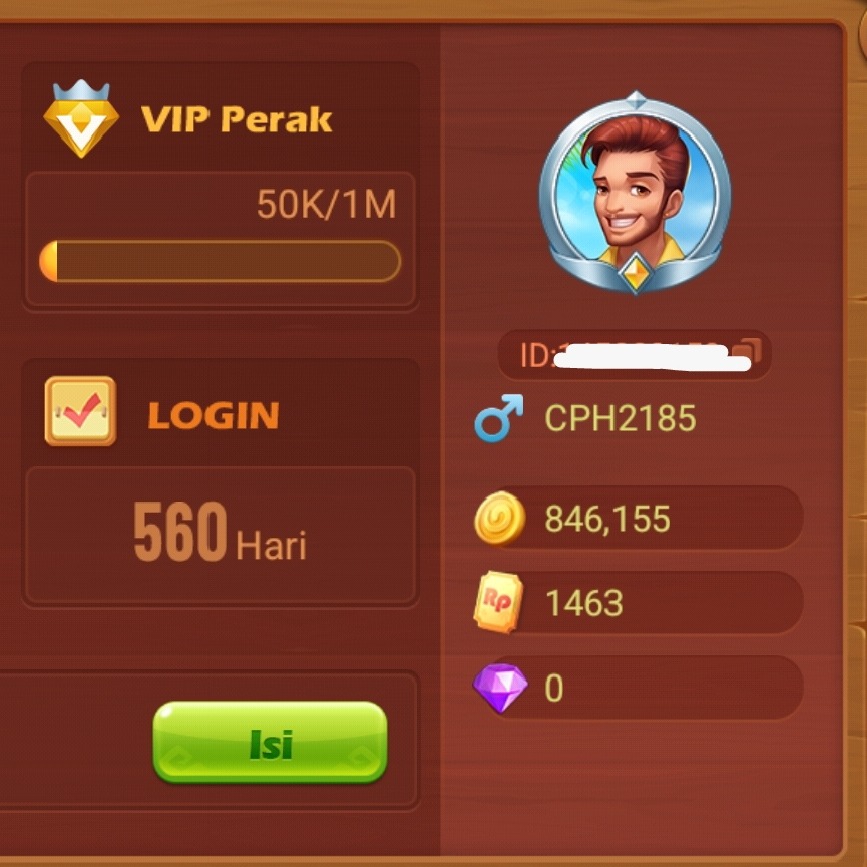Select the purple diamond gem icon
The image size is (867, 867).
click(x=498, y=688)
